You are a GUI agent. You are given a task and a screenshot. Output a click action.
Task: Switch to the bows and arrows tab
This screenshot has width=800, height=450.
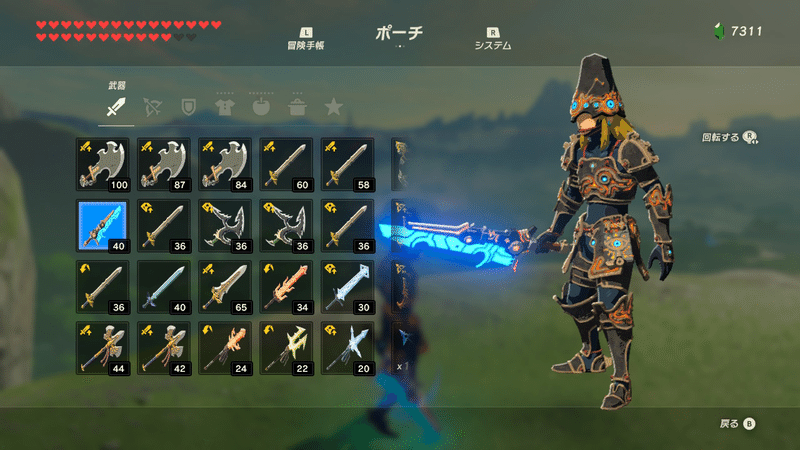tap(153, 106)
